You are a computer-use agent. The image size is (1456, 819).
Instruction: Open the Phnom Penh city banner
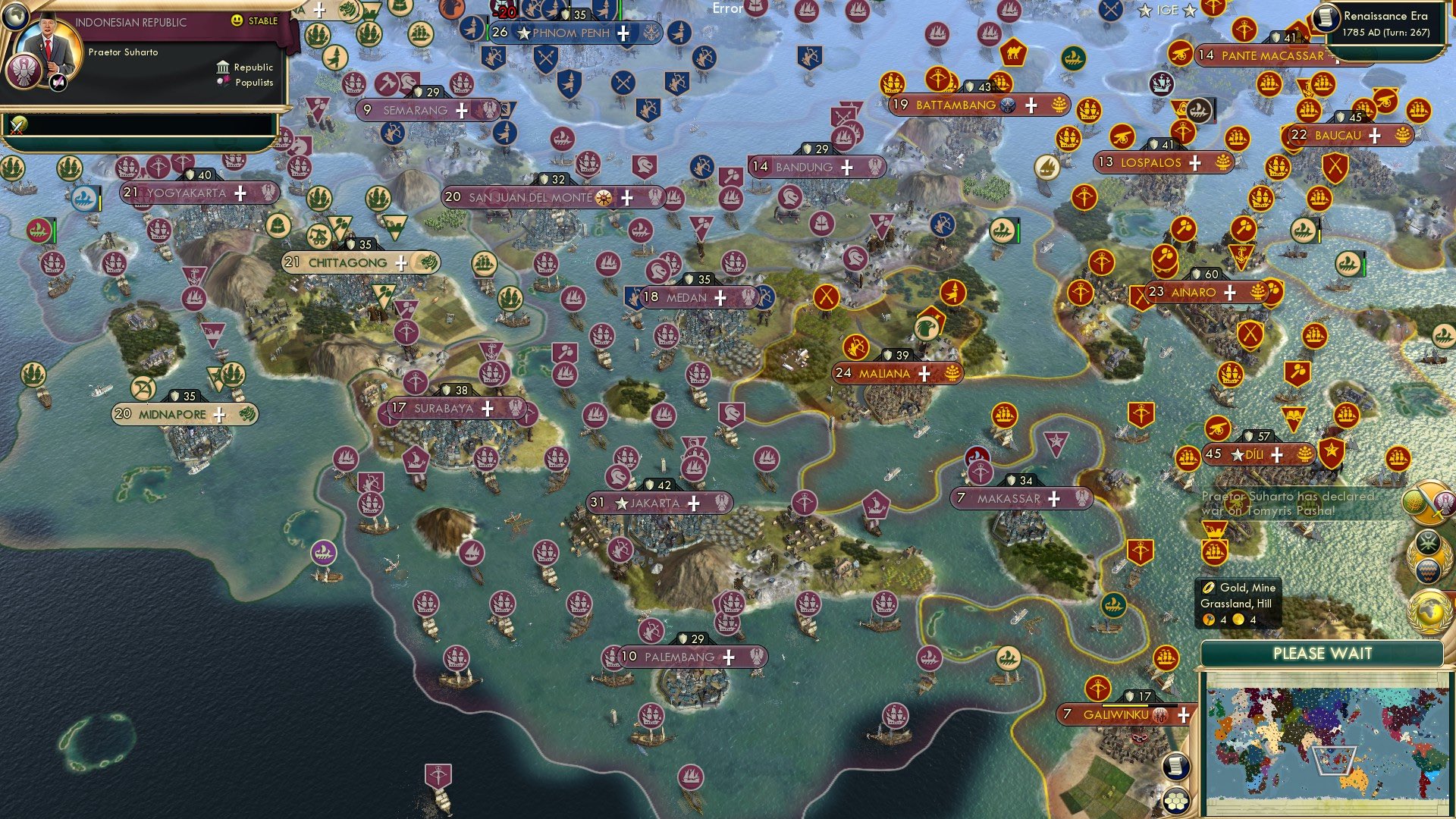coord(573,33)
